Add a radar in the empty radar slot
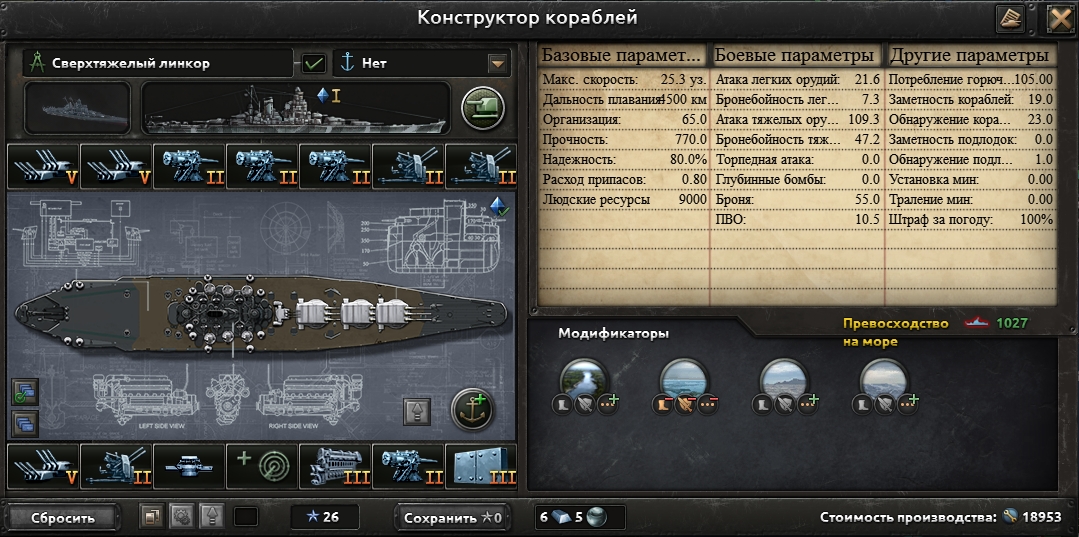Viewport: 1079px width, 537px height. pos(262,465)
